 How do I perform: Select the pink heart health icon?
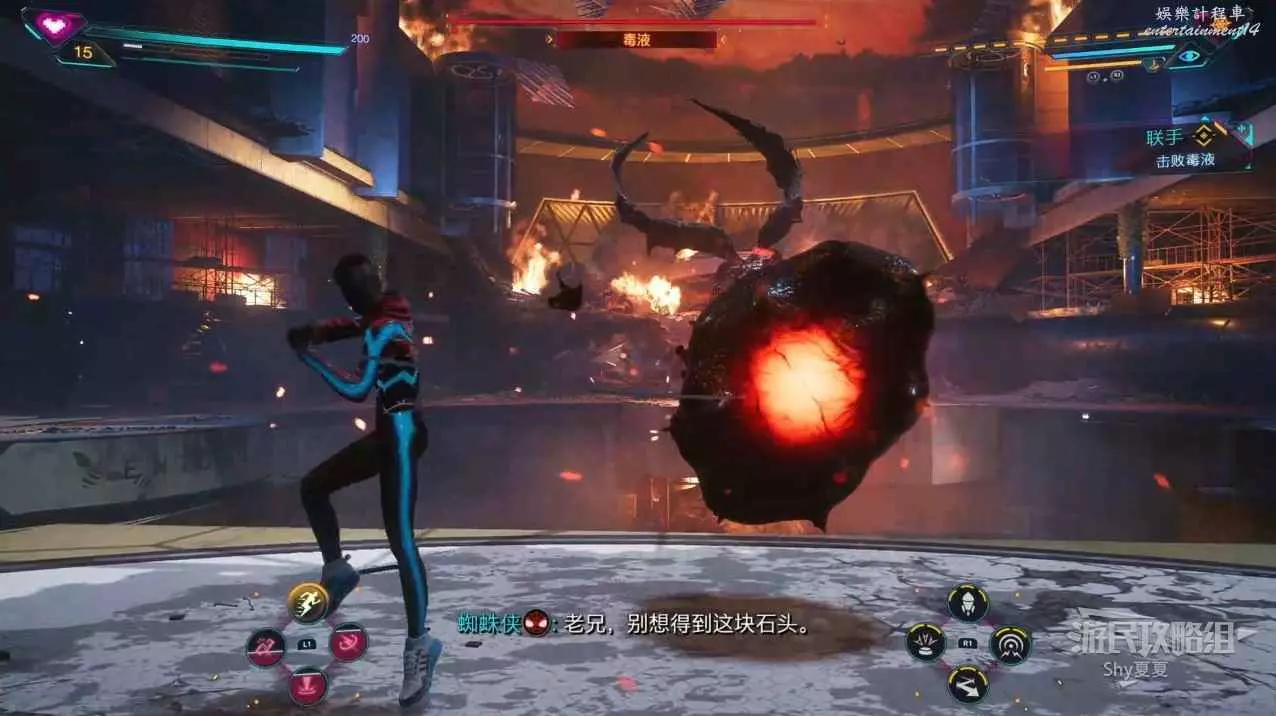click(x=54, y=24)
